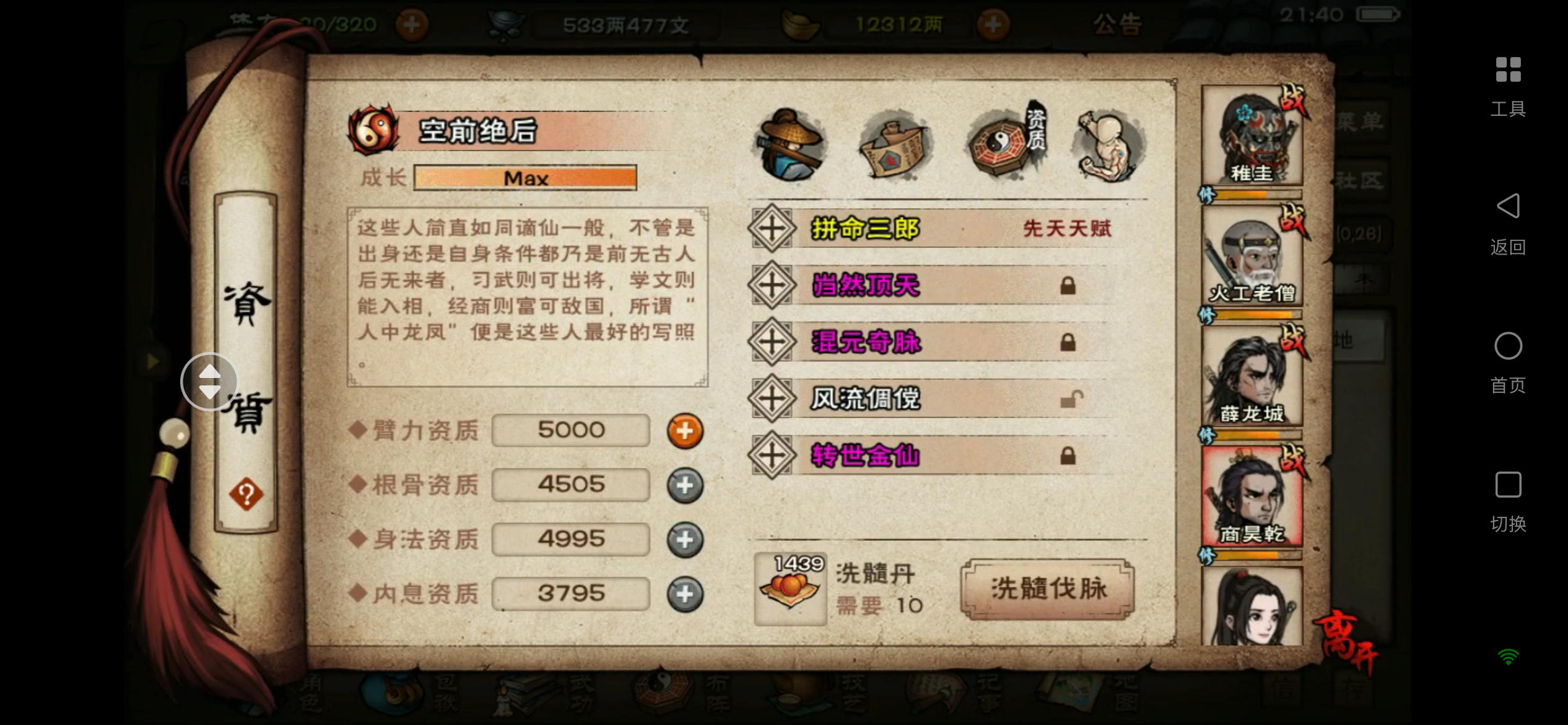
Task: Expand the diamond marker before 混元奇脉
Action: click(771, 343)
